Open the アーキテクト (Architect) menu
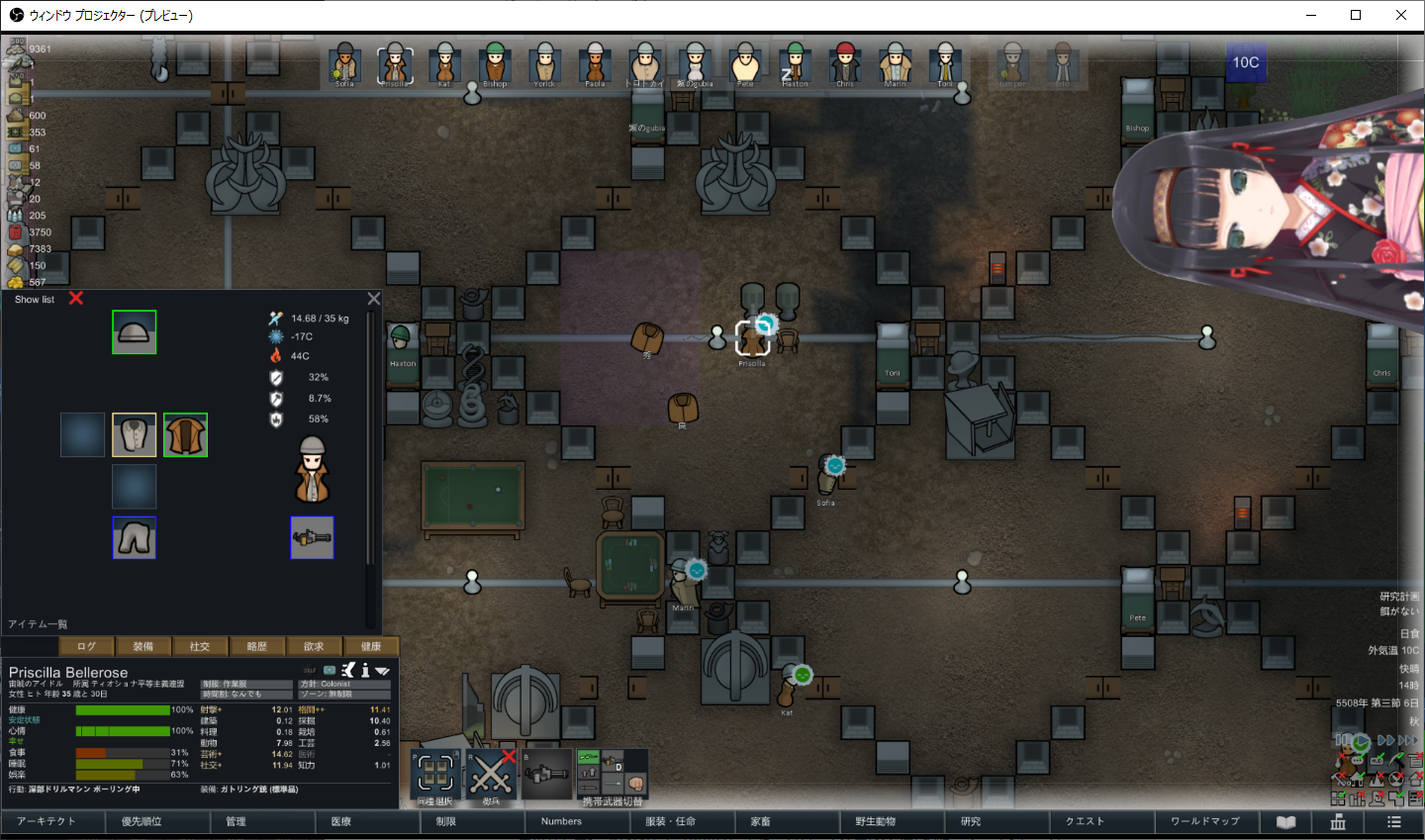 coord(47,821)
